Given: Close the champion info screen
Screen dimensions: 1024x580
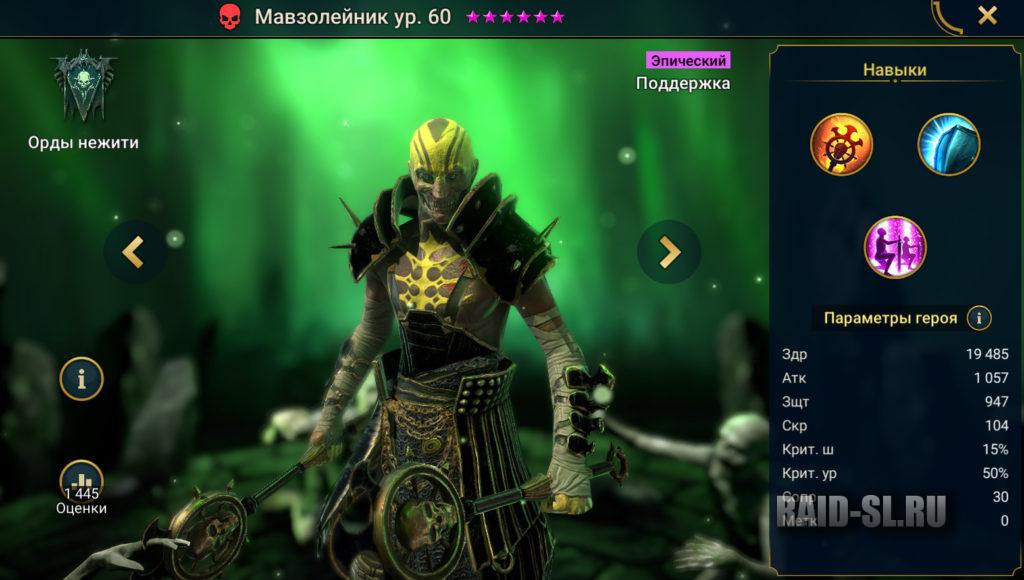Looking at the screenshot, I should (x=987, y=16).
